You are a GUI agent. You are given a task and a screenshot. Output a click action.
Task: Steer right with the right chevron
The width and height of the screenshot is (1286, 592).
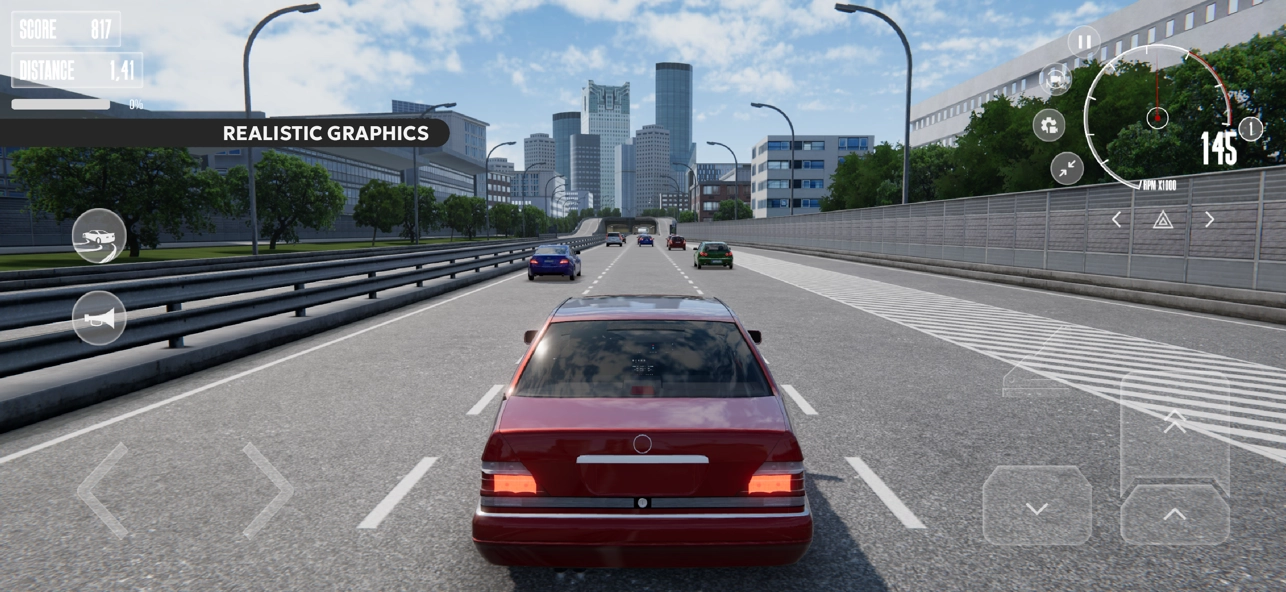[268, 491]
